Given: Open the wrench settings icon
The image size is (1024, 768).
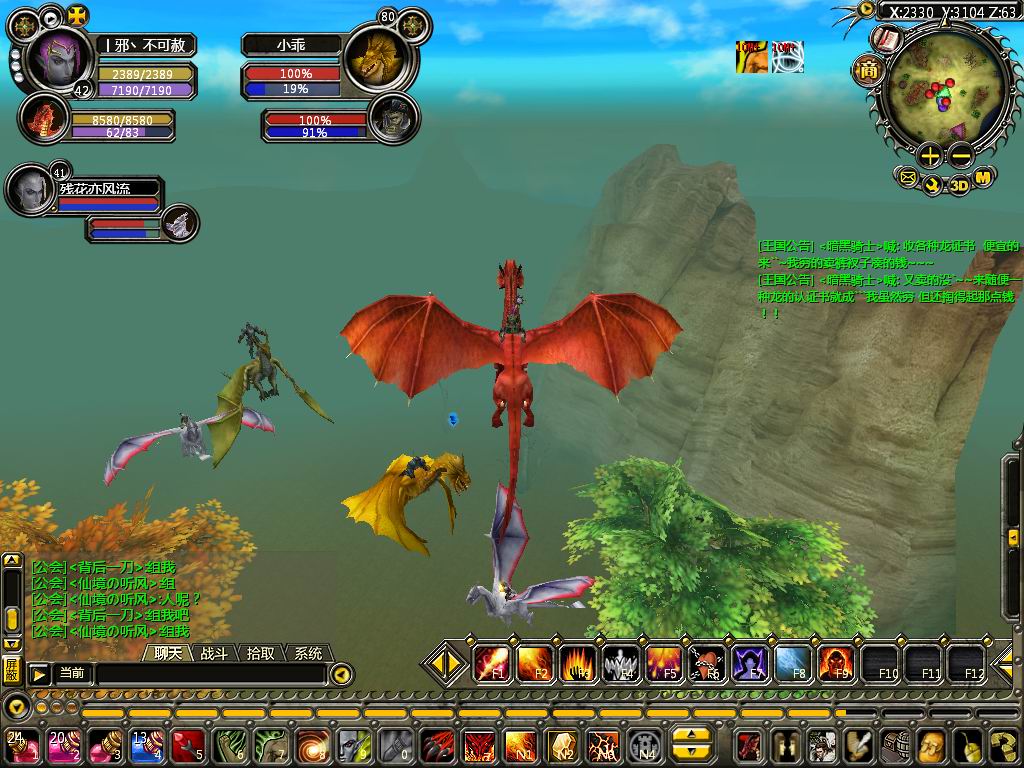Looking at the screenshot, I should (932, 184).
